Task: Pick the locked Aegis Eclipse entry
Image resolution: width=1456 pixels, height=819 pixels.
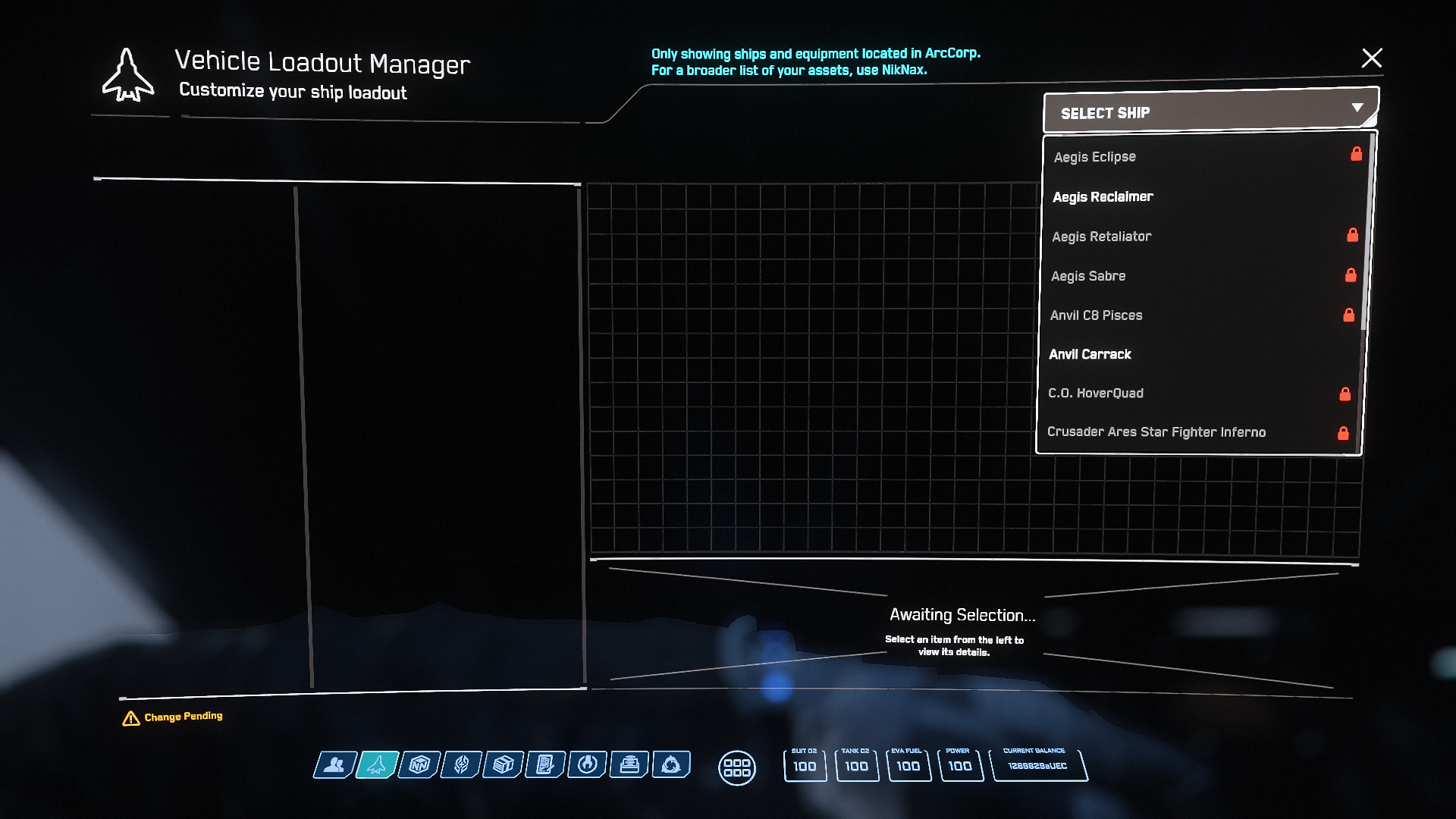Action: pyautogui.click(x=1094, y=157)
